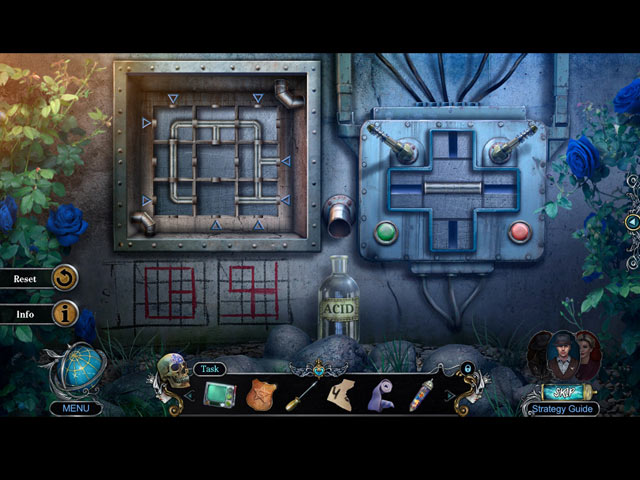Viewport: 640px width, 480px height.
Task: Select the colorful patterned tube item
Action: (x=421, y=394)
